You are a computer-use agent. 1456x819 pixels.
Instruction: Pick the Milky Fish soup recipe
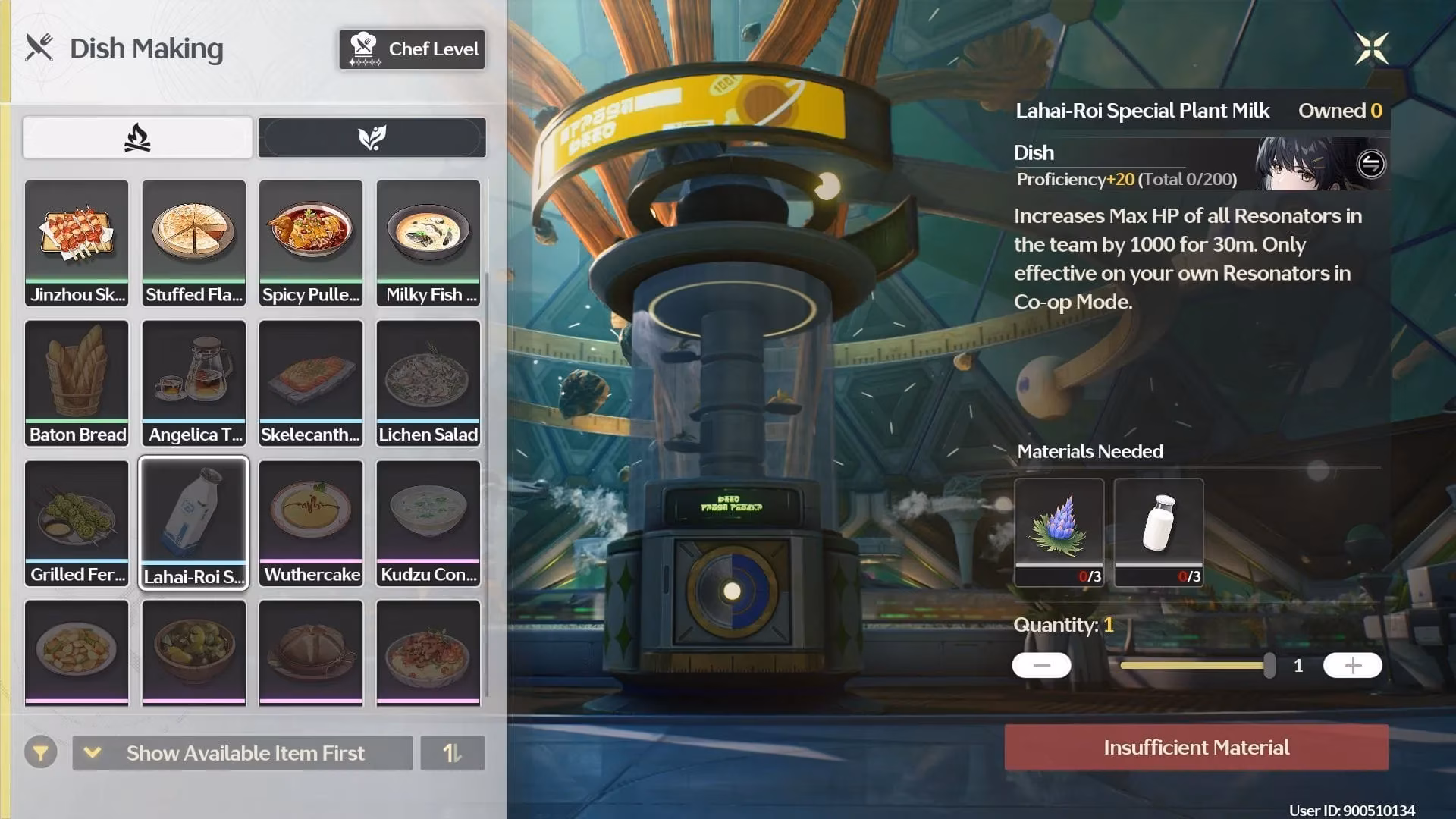pyautogui.click(x=428, y=243)
